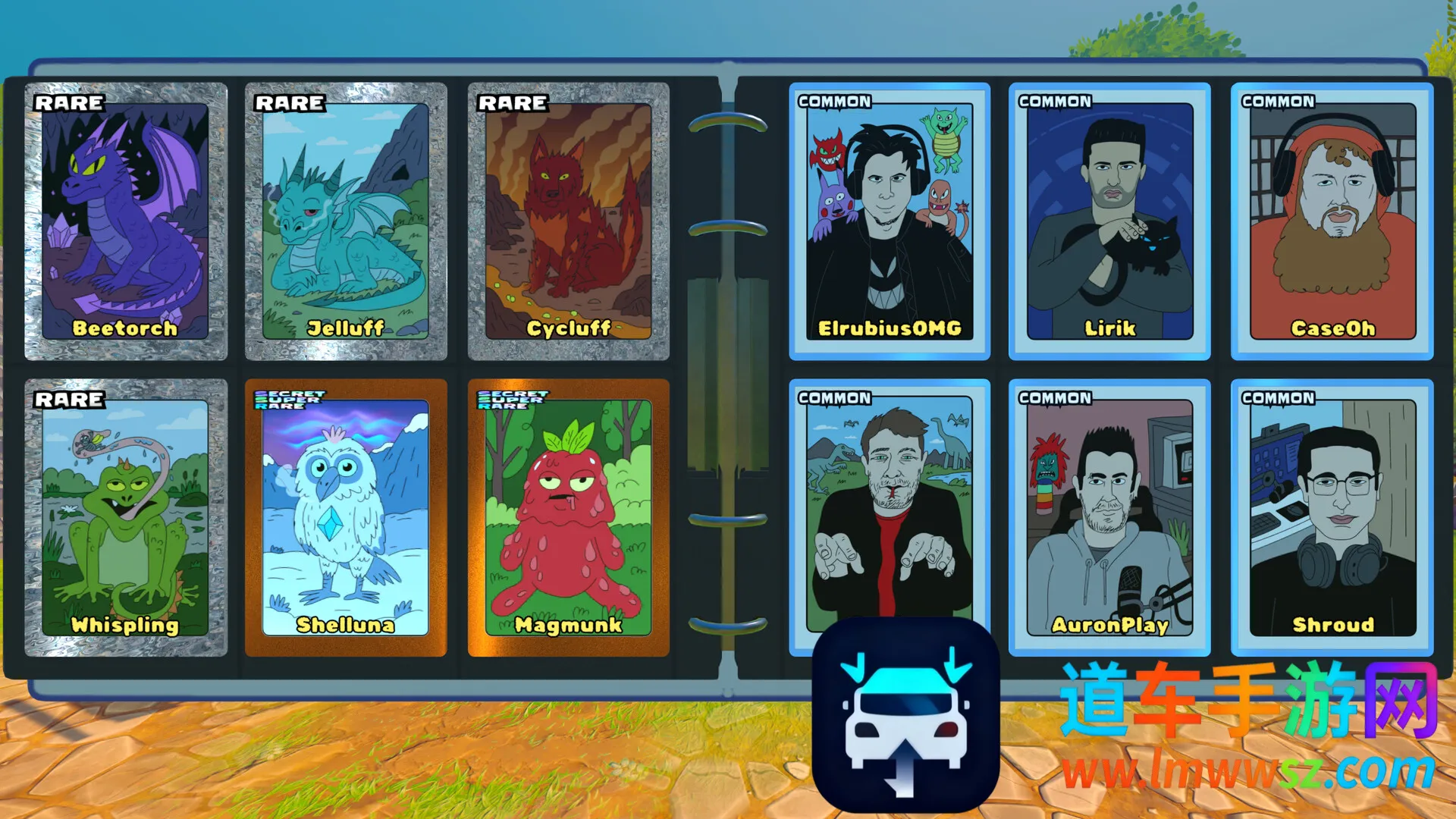Pick the Jelluff rare card
Image resolution: width=1456 pixels, height=819 pixels.
(x=346, y=221)
